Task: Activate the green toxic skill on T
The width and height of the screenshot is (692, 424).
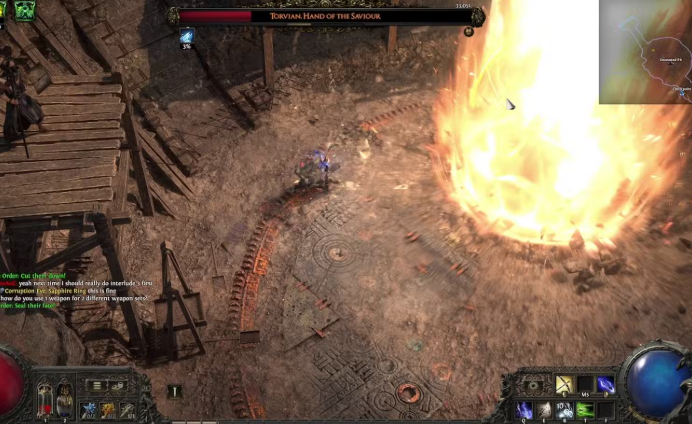Action: (x=586, y=409)
